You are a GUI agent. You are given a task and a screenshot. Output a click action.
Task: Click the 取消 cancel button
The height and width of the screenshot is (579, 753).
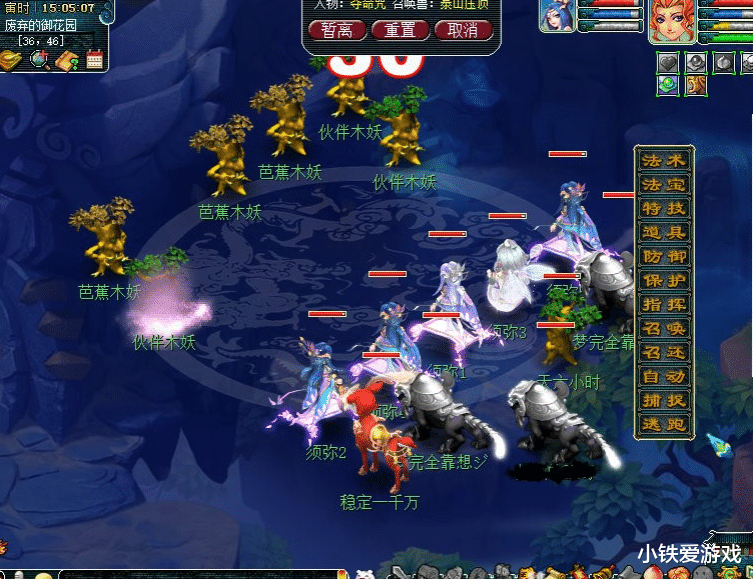[463, 30]
